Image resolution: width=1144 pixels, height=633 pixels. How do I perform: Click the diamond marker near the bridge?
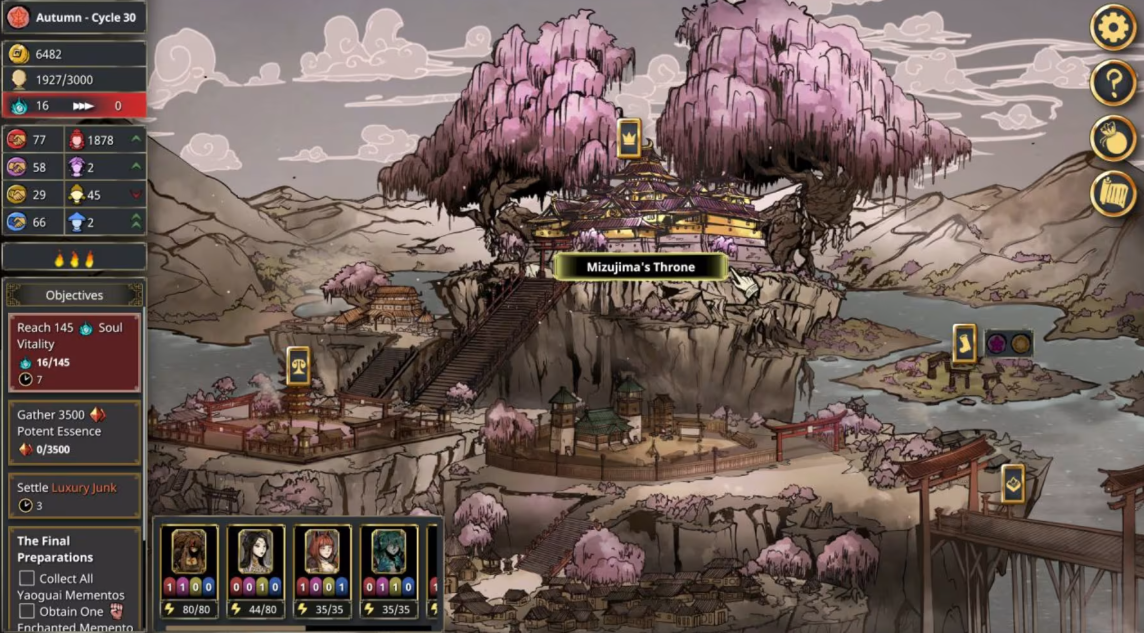click(1012, 484)
